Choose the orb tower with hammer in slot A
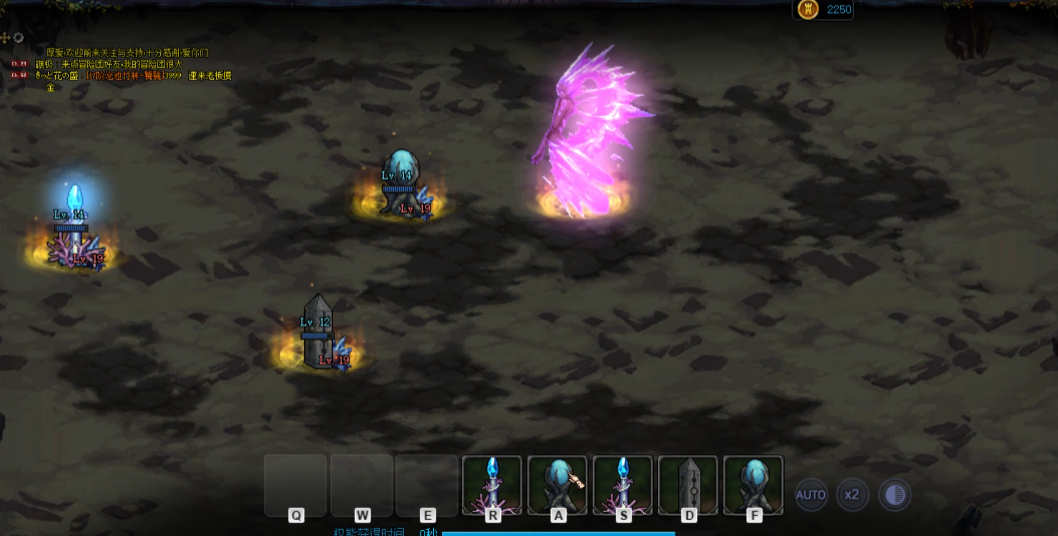 [x=557, y=485]
